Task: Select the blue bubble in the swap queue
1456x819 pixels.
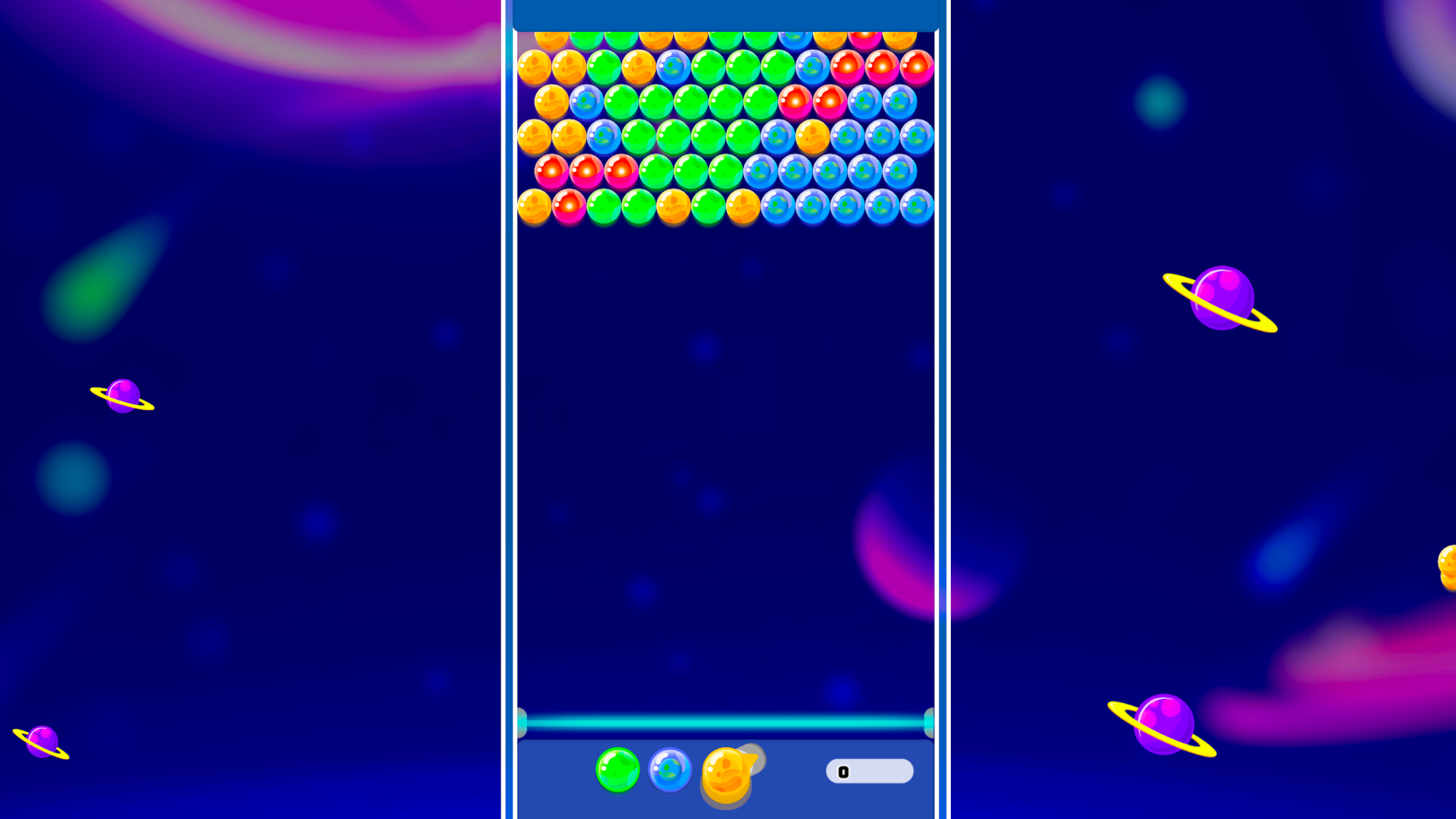Action: pyautogui.click(x=668, y=771)
